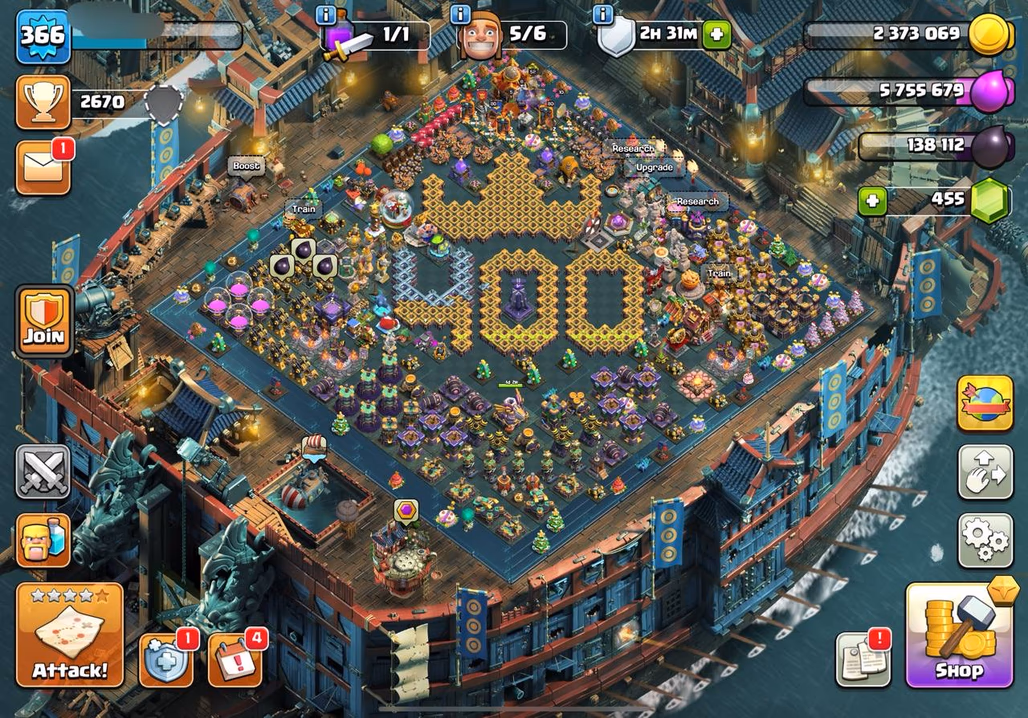Extend shield using the green plus button
1028x718 pixels.
point(716,35)
